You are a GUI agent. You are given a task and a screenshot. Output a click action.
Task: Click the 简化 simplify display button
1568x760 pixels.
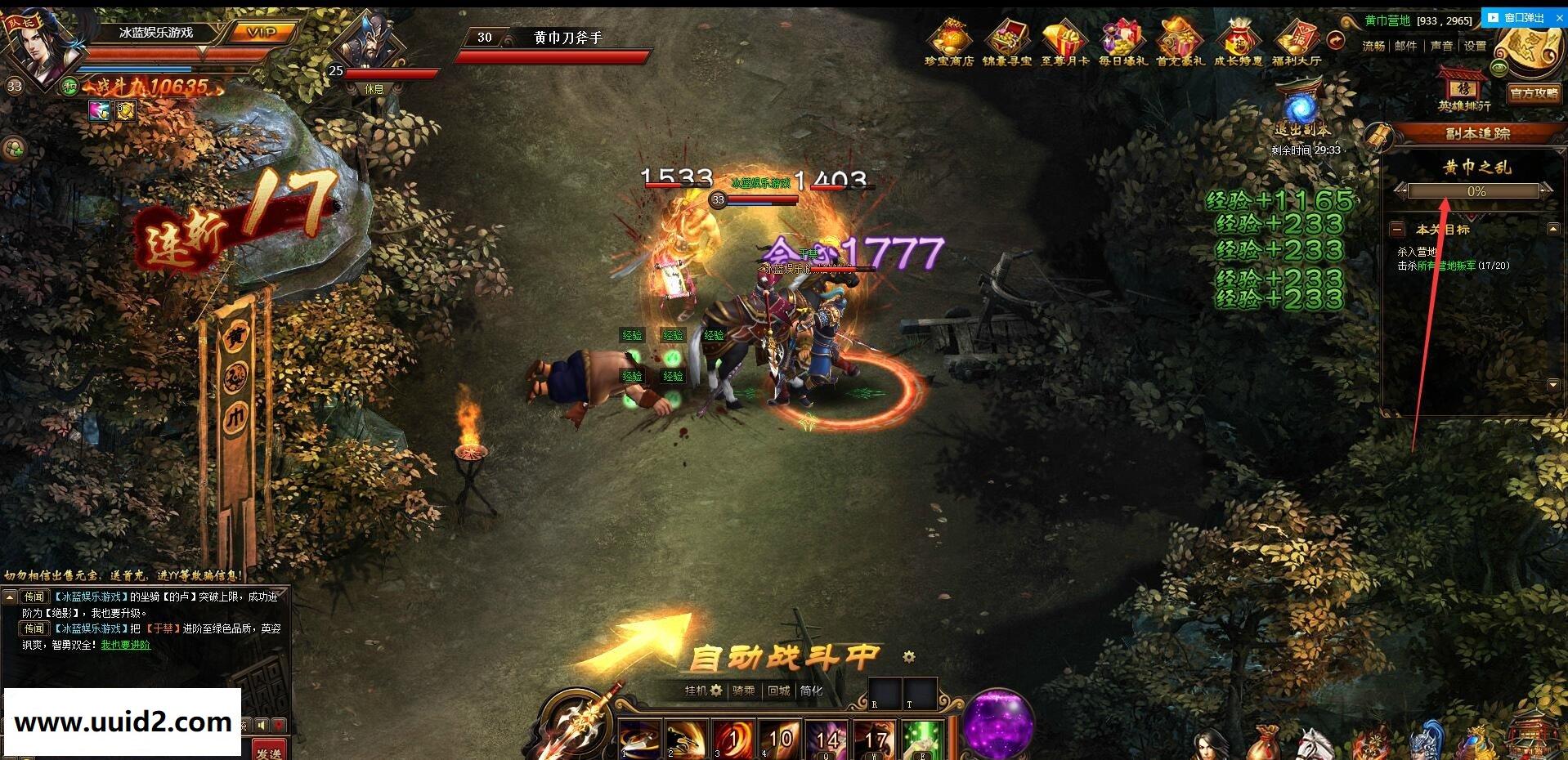pos(811,691)
